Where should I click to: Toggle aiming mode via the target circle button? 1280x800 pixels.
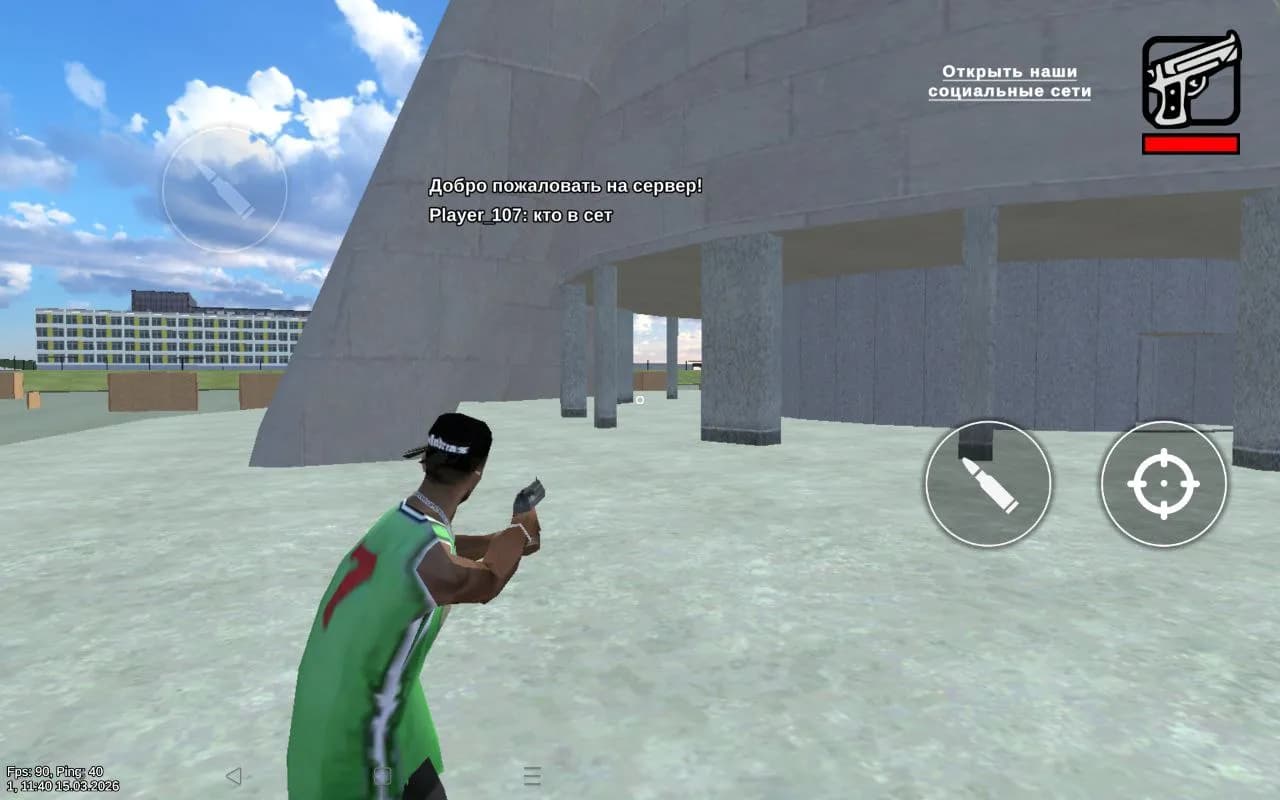1163,483
